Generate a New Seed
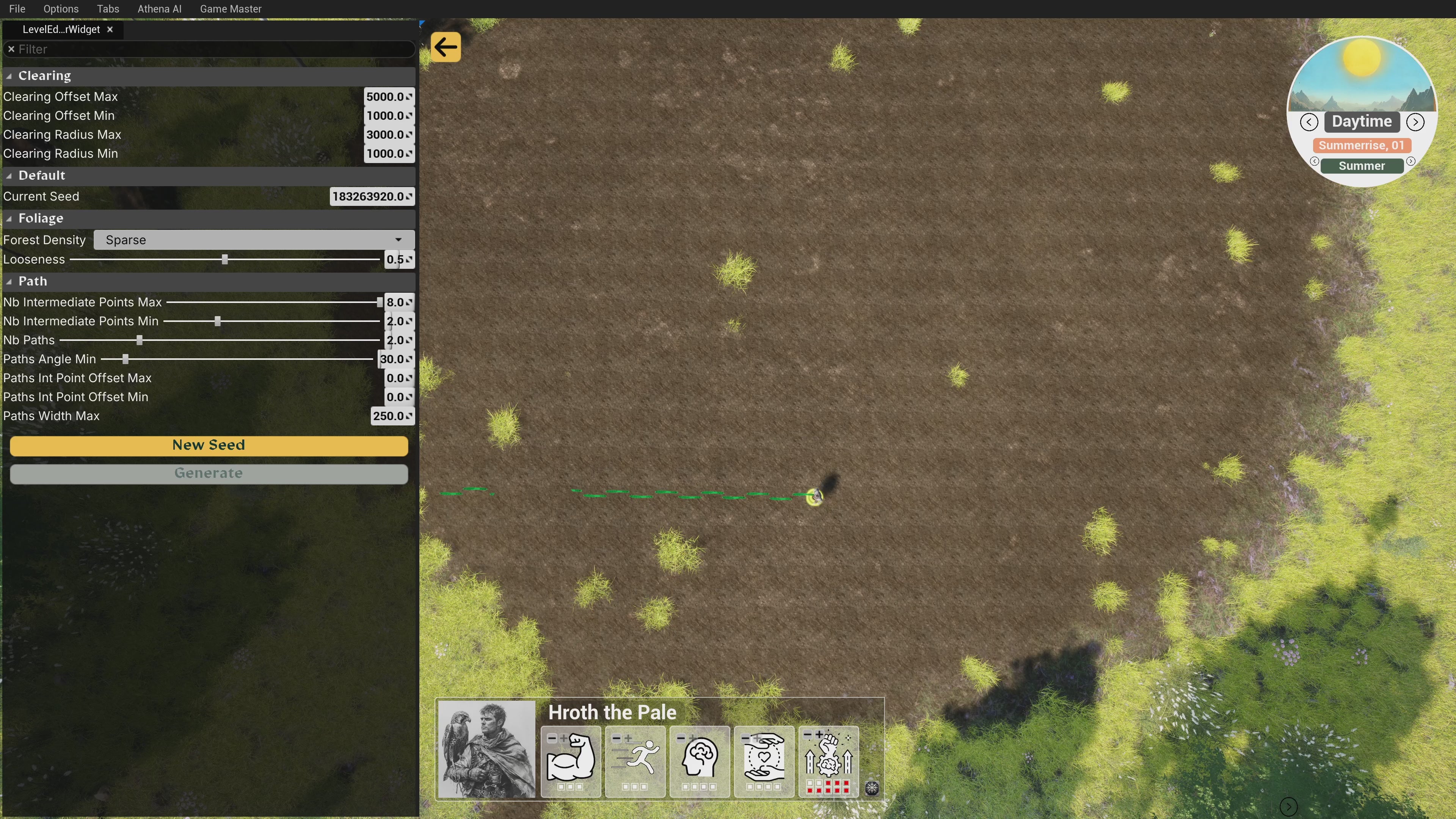 [209, 446]
